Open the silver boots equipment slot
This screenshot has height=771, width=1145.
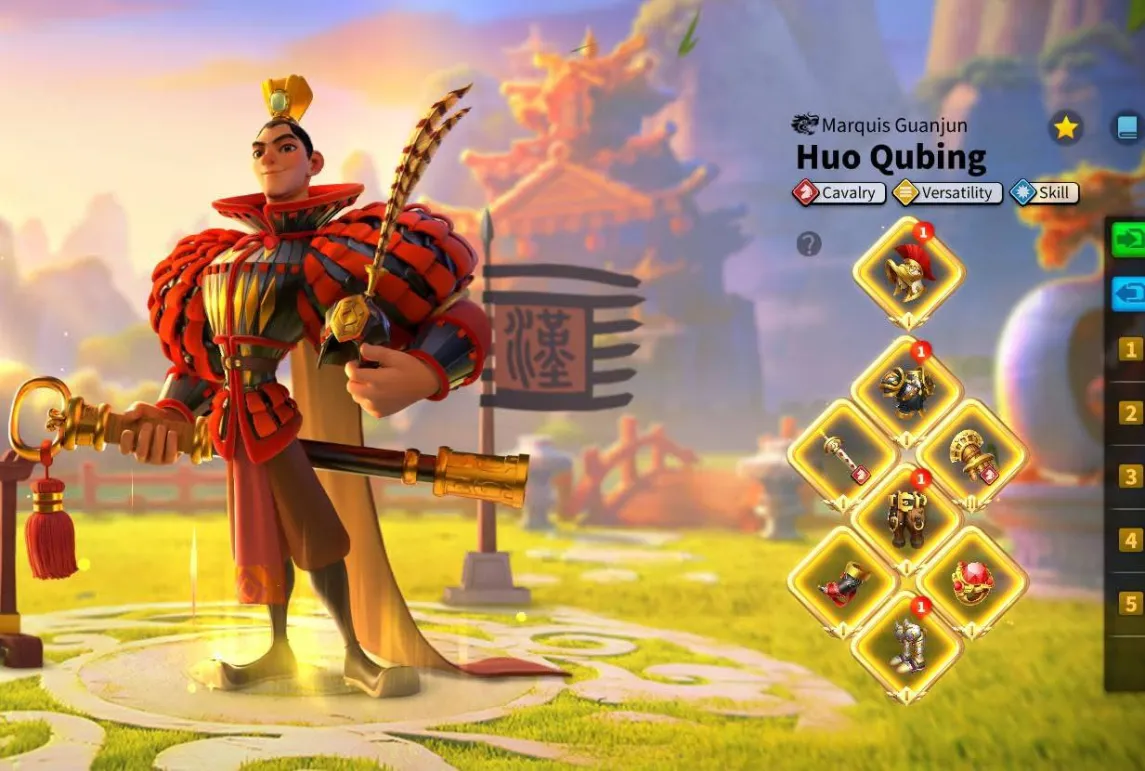pyautogui.click(x=907, y=646)
